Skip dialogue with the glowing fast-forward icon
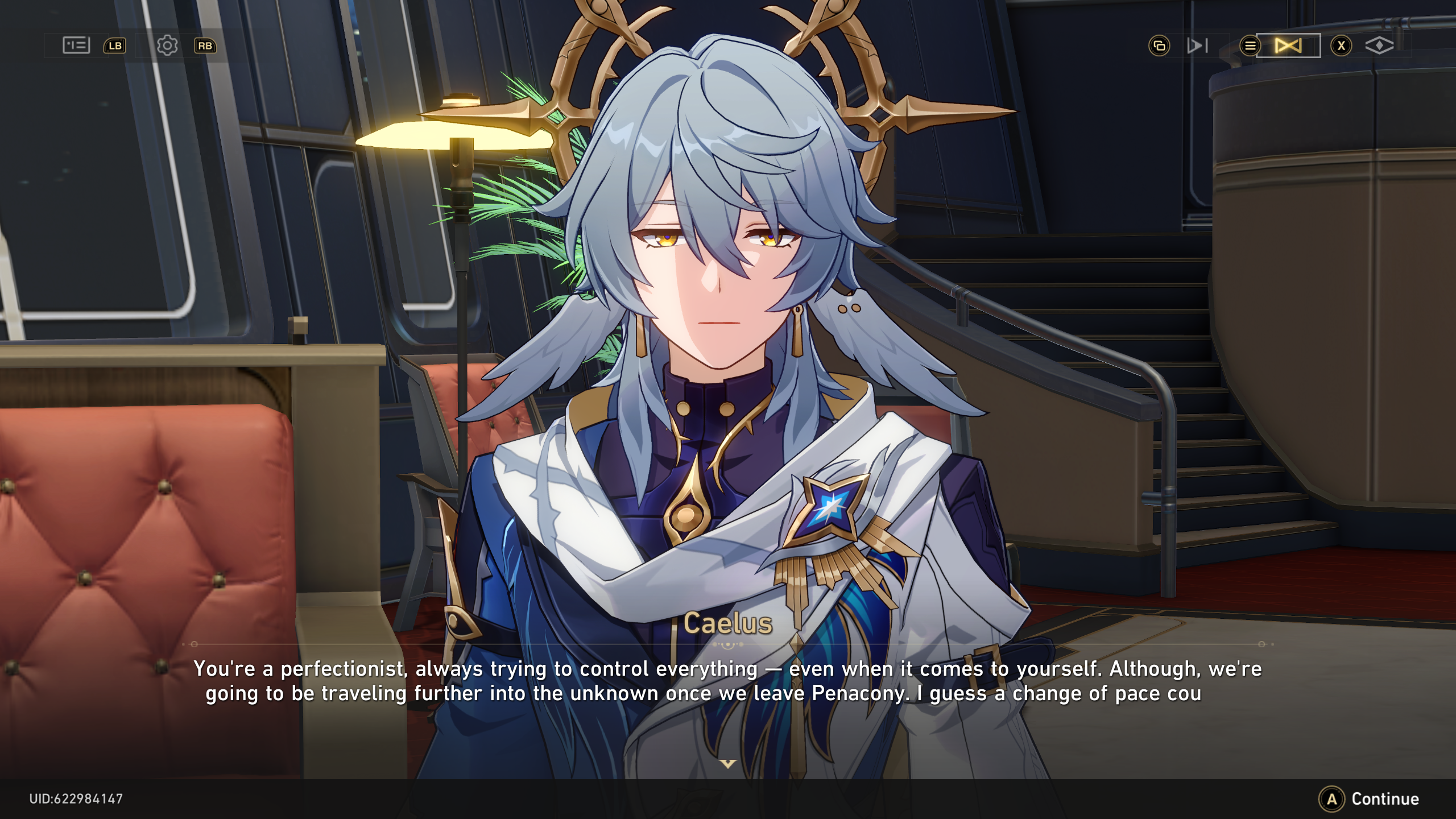1456x819 pixels. 1288,45
